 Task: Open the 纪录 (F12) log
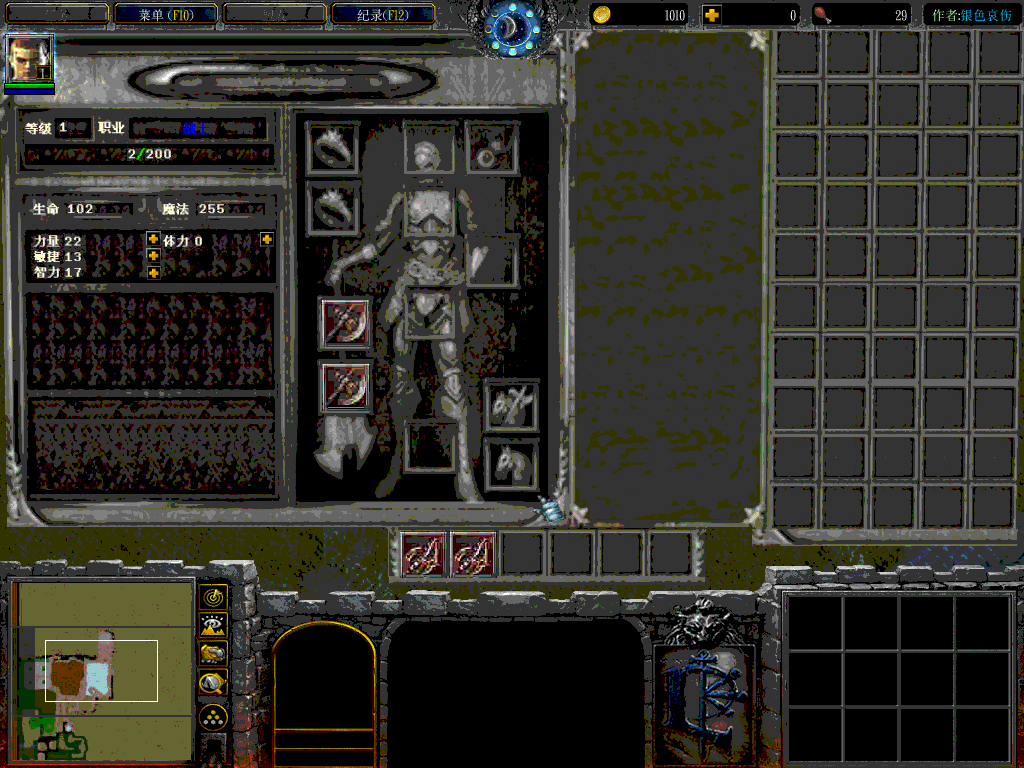[x=382, y=14]
